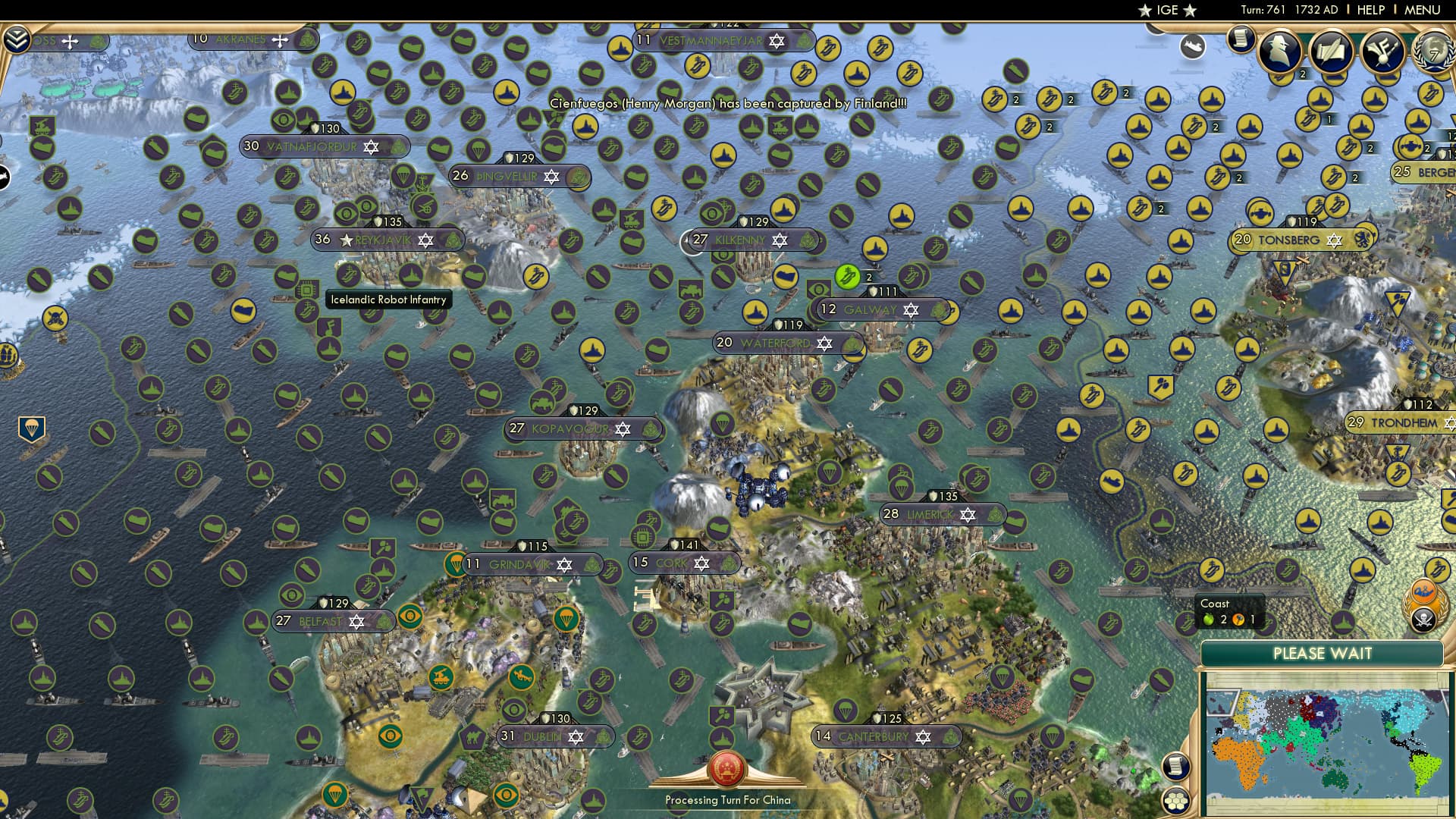Select the highlighted green unit flag near Galway
This screenshot has height=819, width=1456.
[846, 277]
